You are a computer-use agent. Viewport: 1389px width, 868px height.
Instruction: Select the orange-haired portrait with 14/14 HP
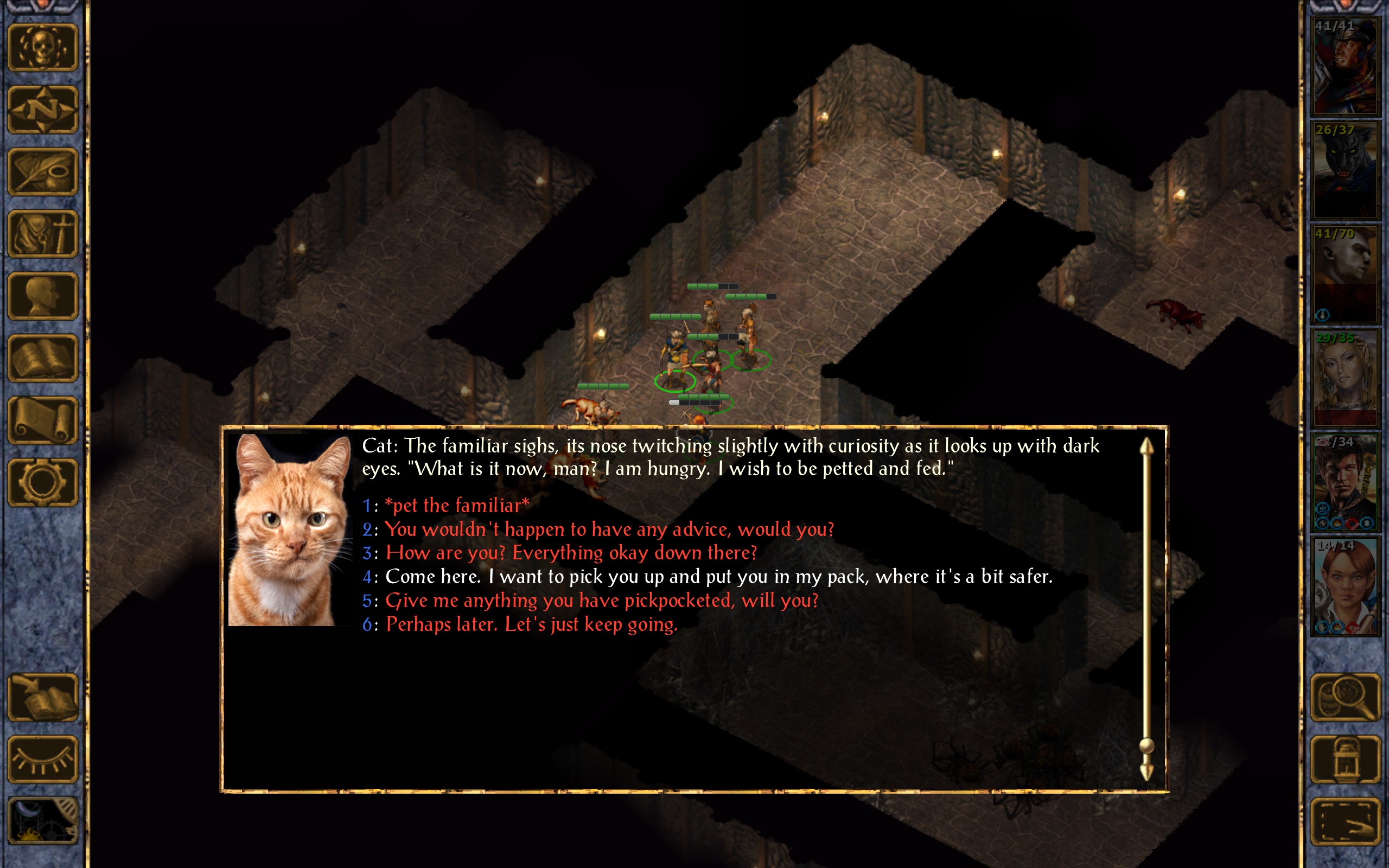(1345, 586)
